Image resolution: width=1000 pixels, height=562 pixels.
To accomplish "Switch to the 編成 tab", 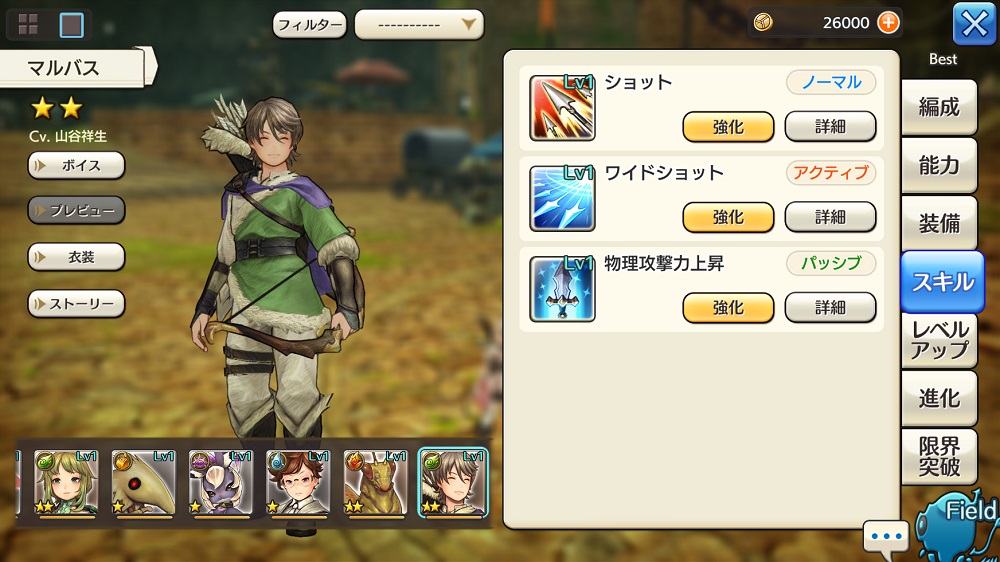I will coord(938,108).
